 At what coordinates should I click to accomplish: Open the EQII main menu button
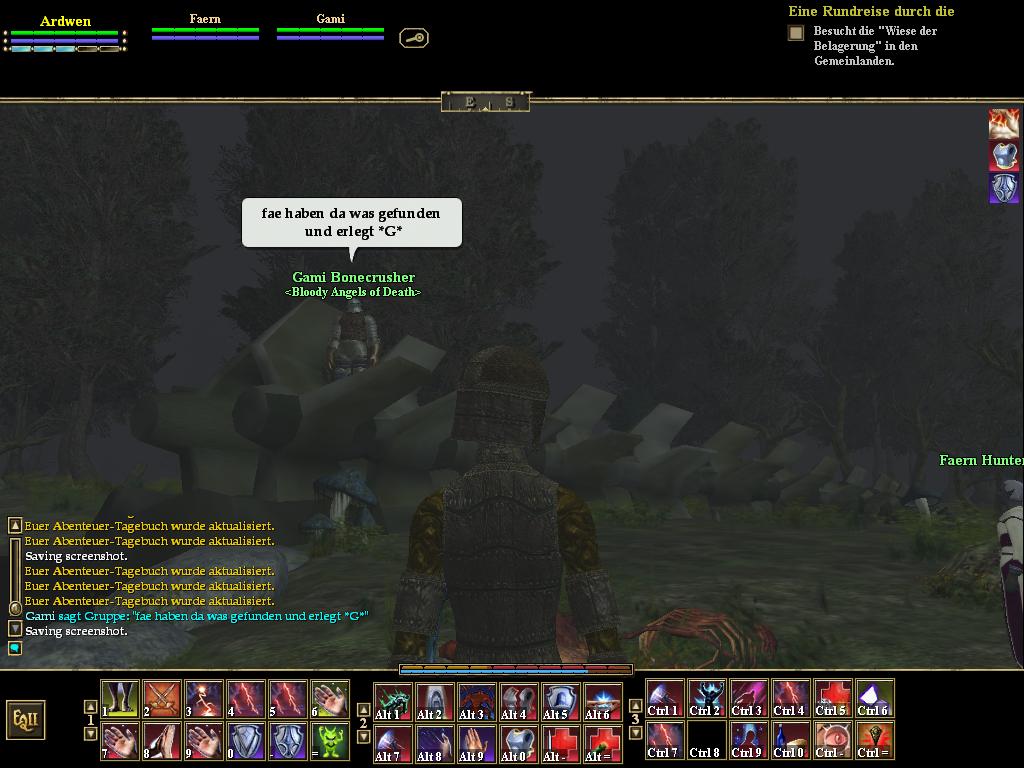(25, 719)
